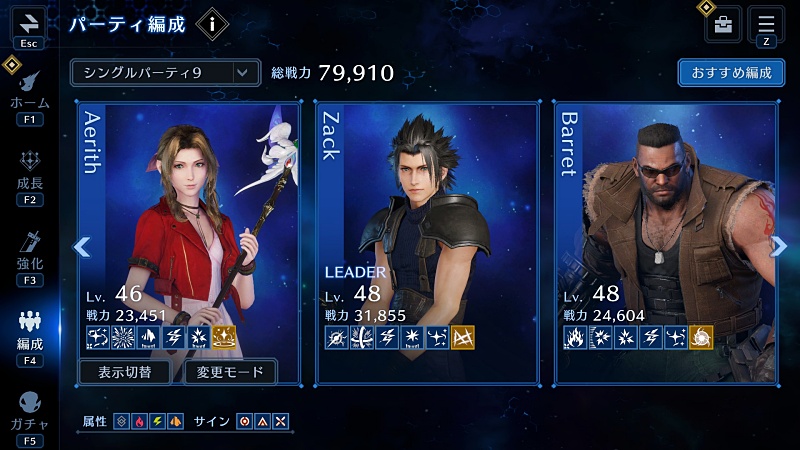Open the 強化 enhancement menu
The width and height of the screenshot is (800, 450).
coord(29,253)
